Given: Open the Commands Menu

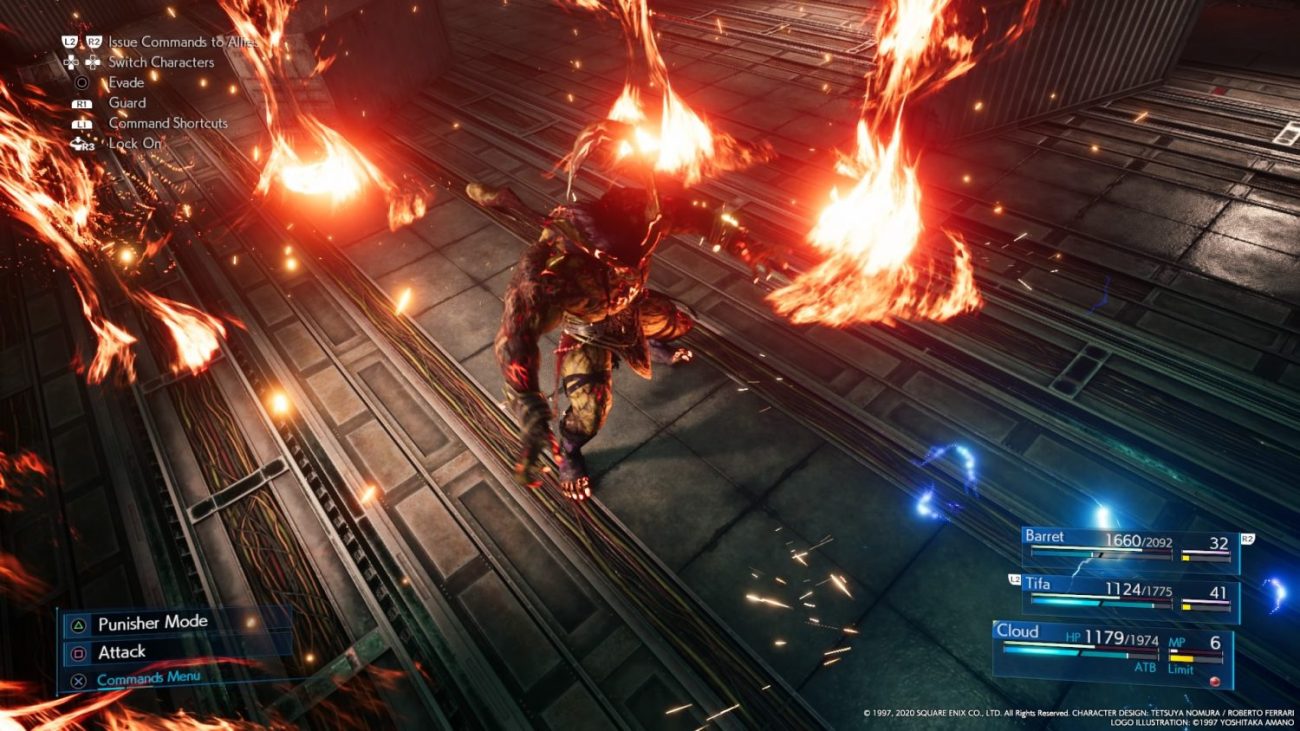Looking at the screenshot, I should (148, 679).
